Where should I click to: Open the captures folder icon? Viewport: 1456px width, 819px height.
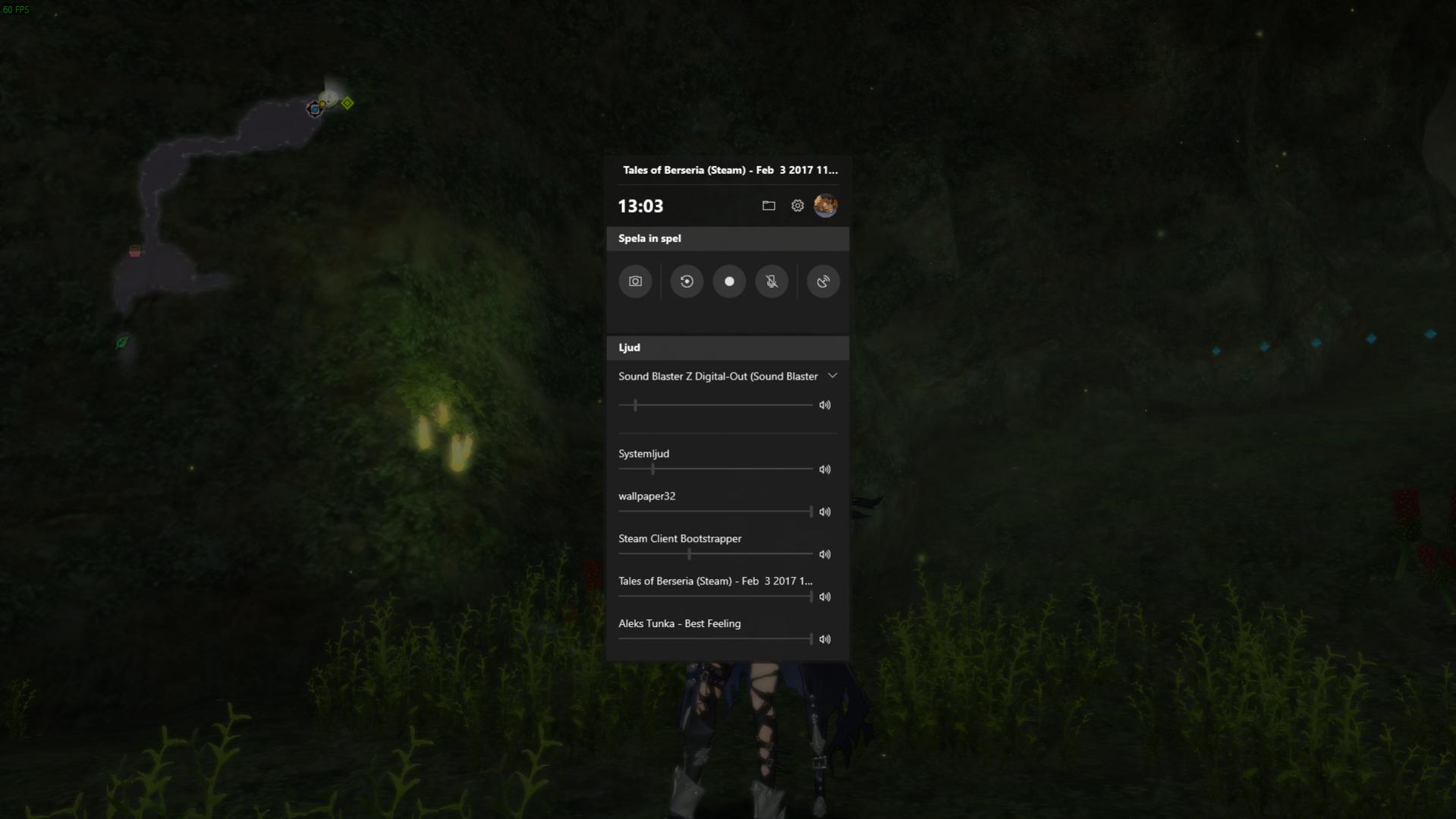(x=769, y=205)
